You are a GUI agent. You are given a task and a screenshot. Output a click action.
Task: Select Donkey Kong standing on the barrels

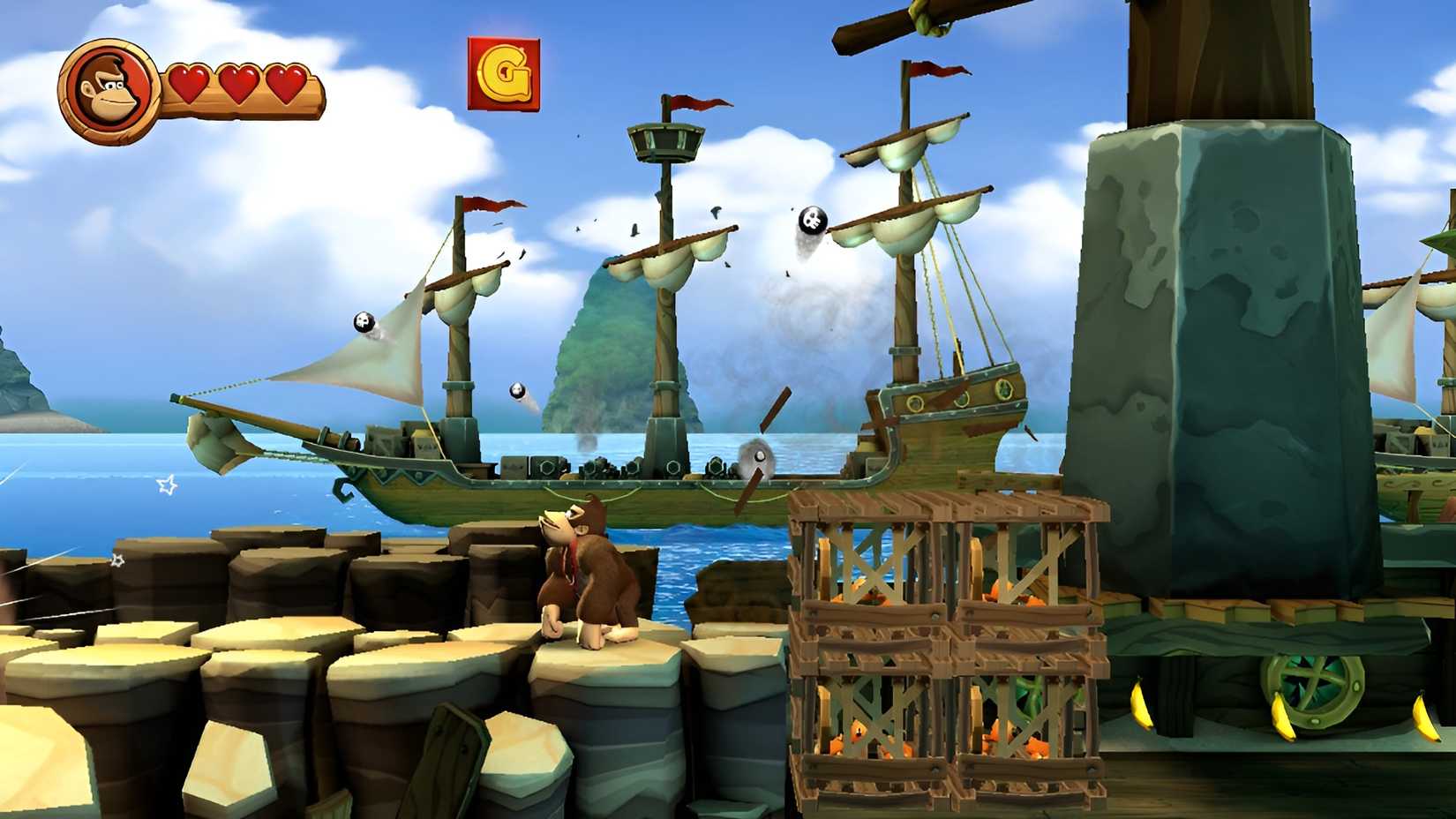pyautogui.click(x=587, y=574)
